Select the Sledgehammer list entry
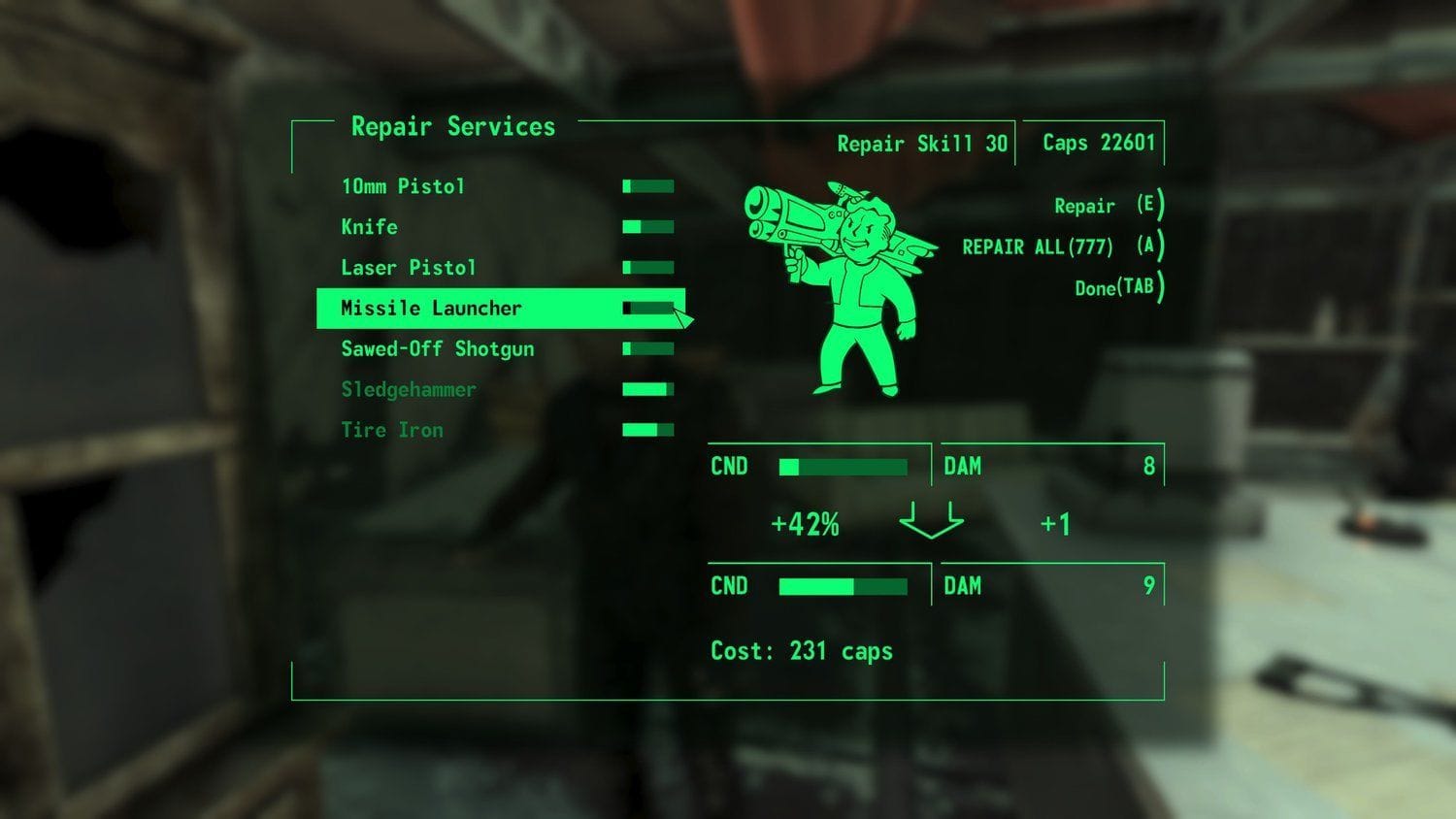 tap(408, 388)
